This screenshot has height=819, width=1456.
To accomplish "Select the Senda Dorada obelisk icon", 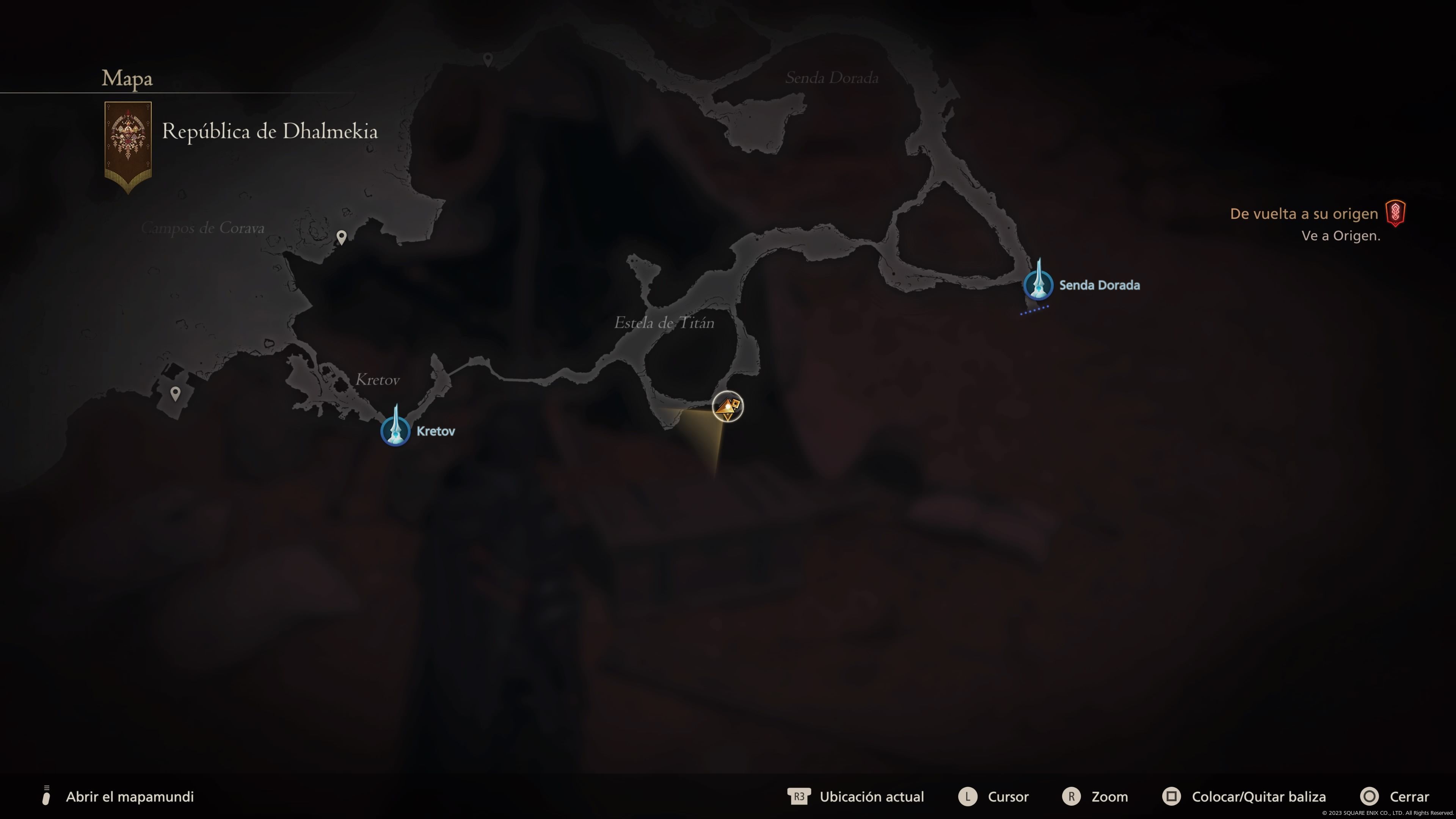I will click(x=1038, y=286).
